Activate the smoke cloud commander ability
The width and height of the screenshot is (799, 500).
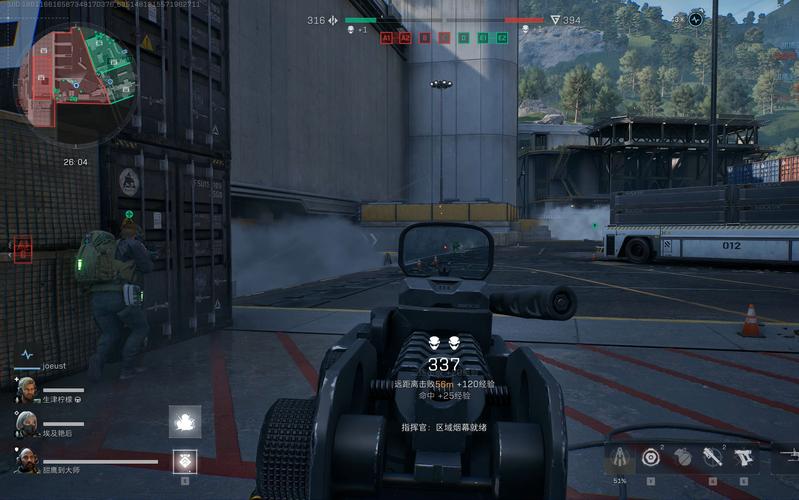(185, 422)
